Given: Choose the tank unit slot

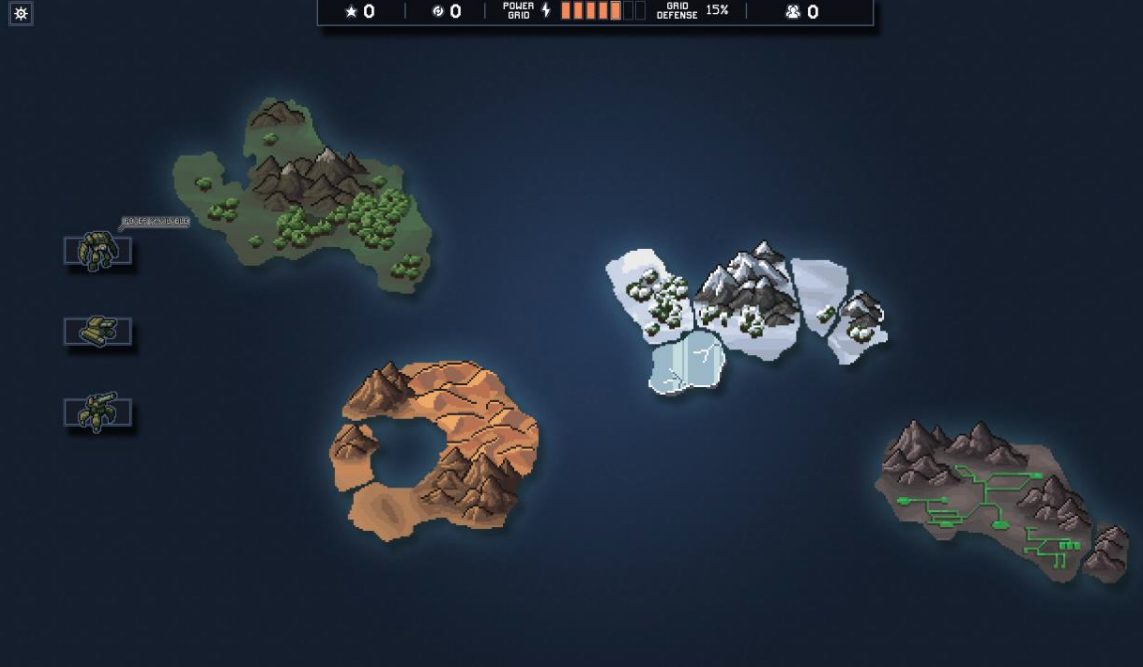Looking at the screenshot, I should pos(97,331).
